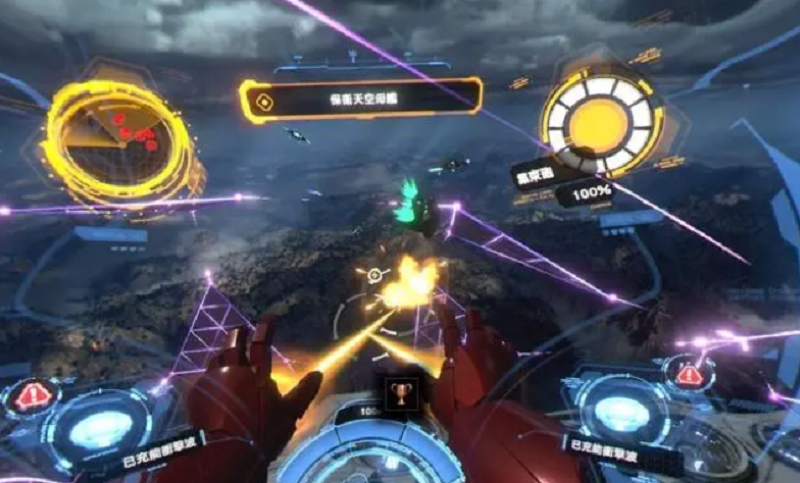This screenshot has width=800, height=483.
Task: Select the right red warning triangle icon
Action: (x=689, y=375)
